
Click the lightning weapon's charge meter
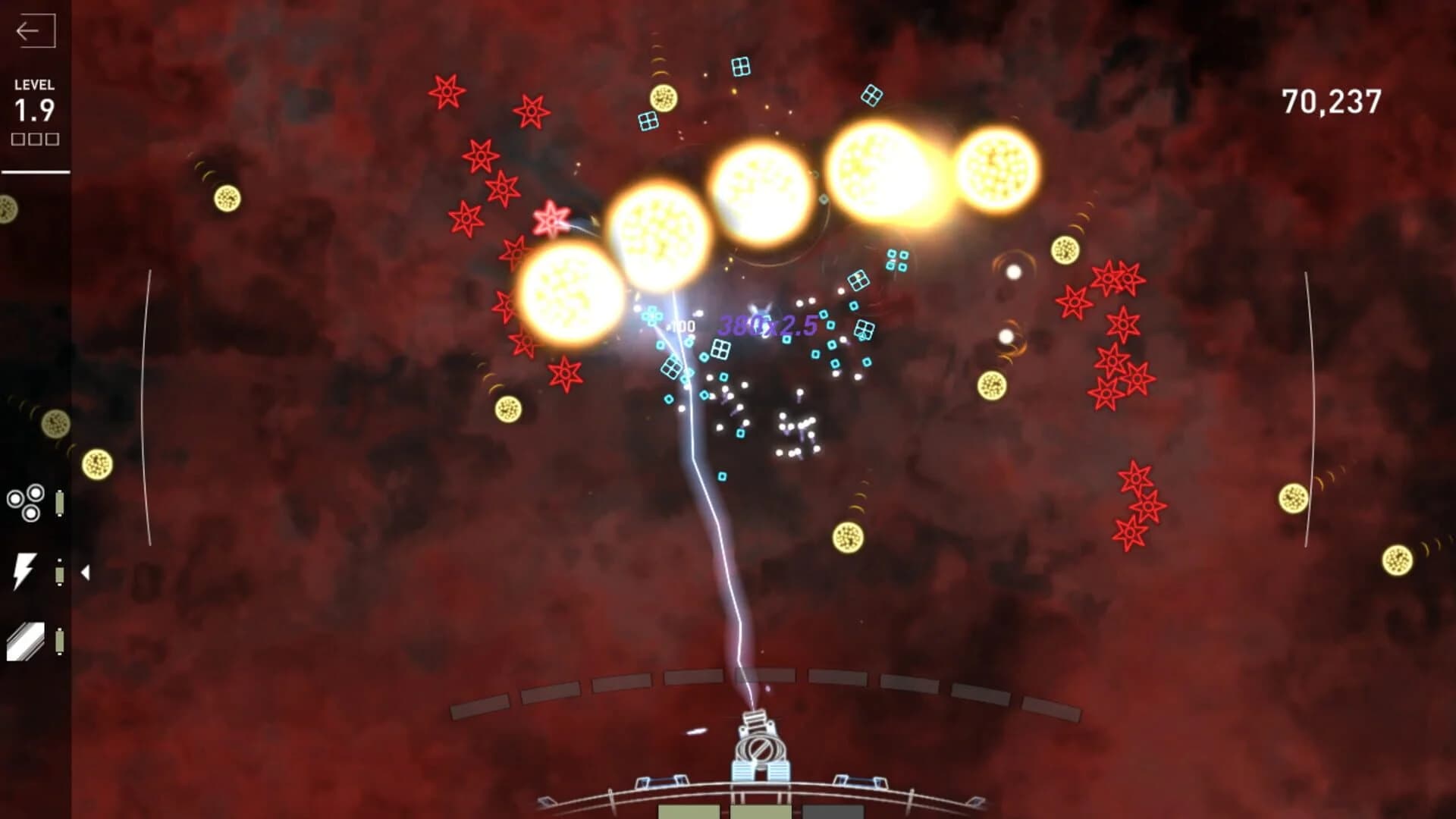click(x=59, y=575)
